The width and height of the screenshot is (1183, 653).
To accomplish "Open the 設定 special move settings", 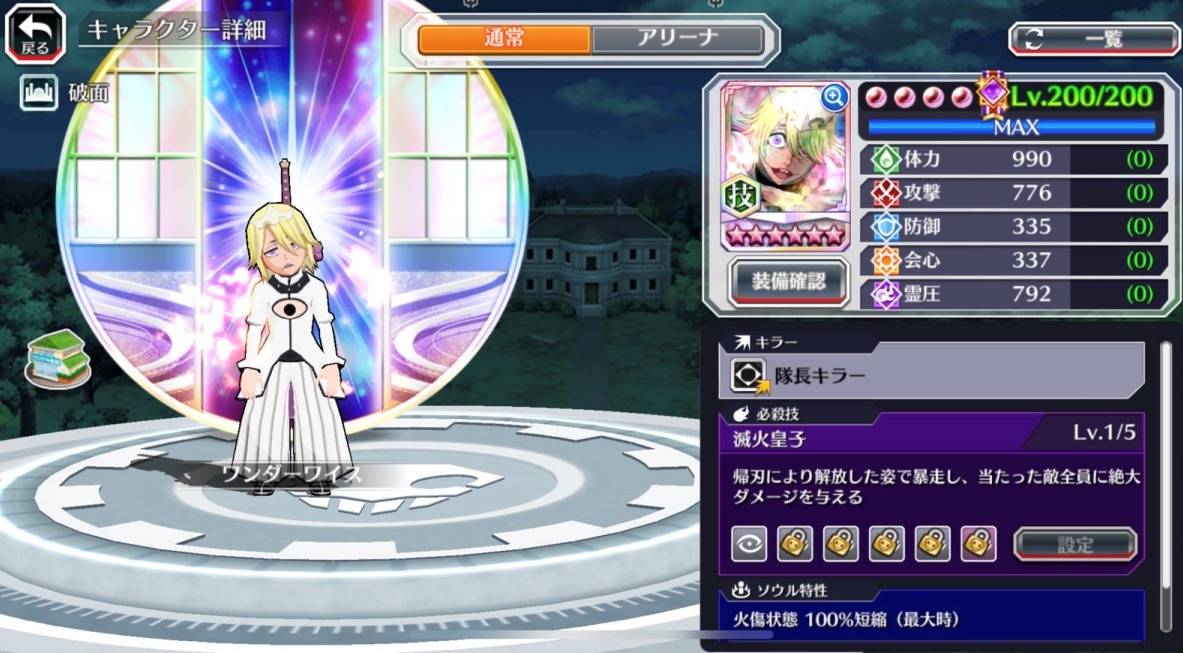I will pos(1075,544).
